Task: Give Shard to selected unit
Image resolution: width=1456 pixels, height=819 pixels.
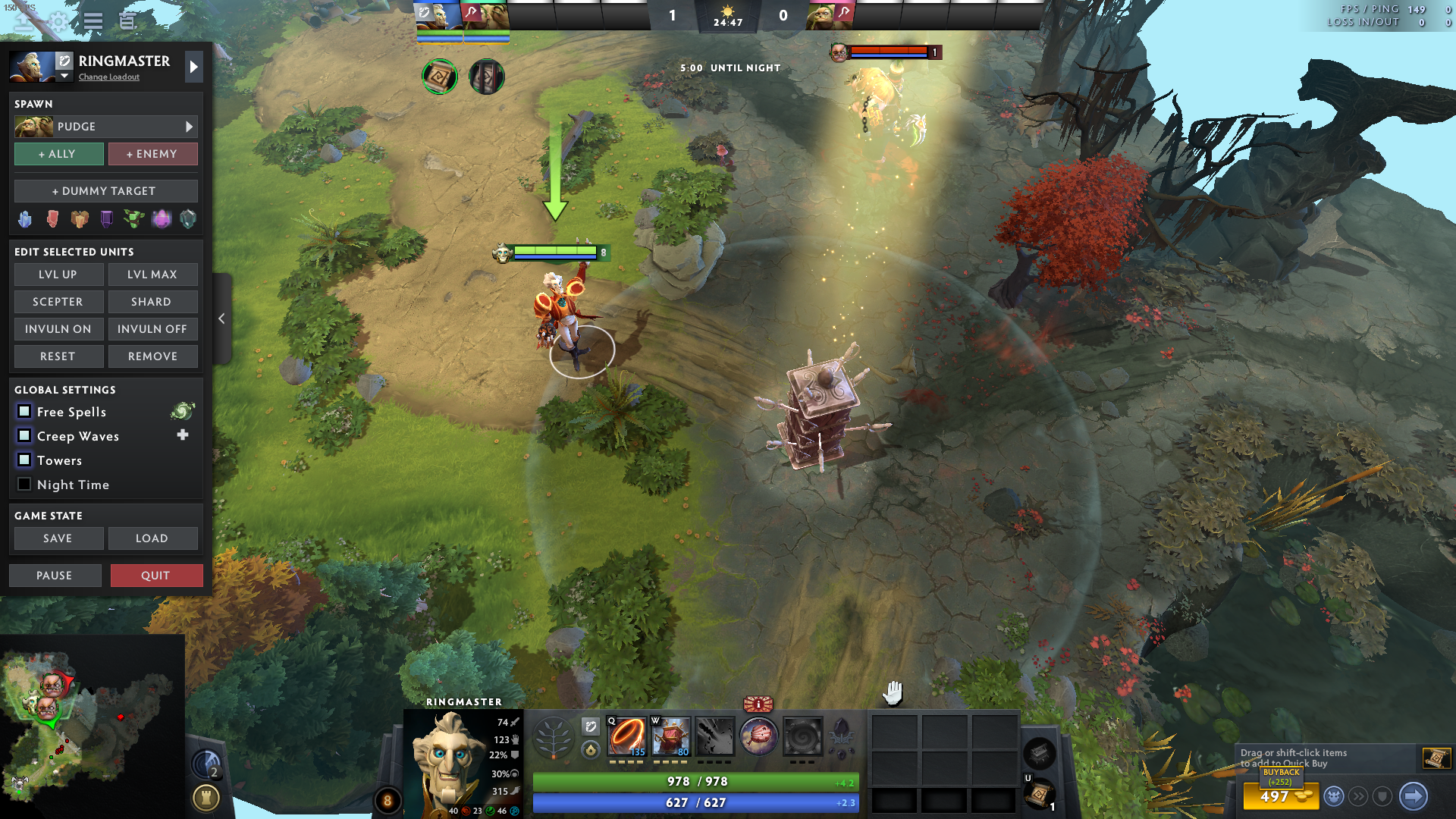Action: click(152, 302)
